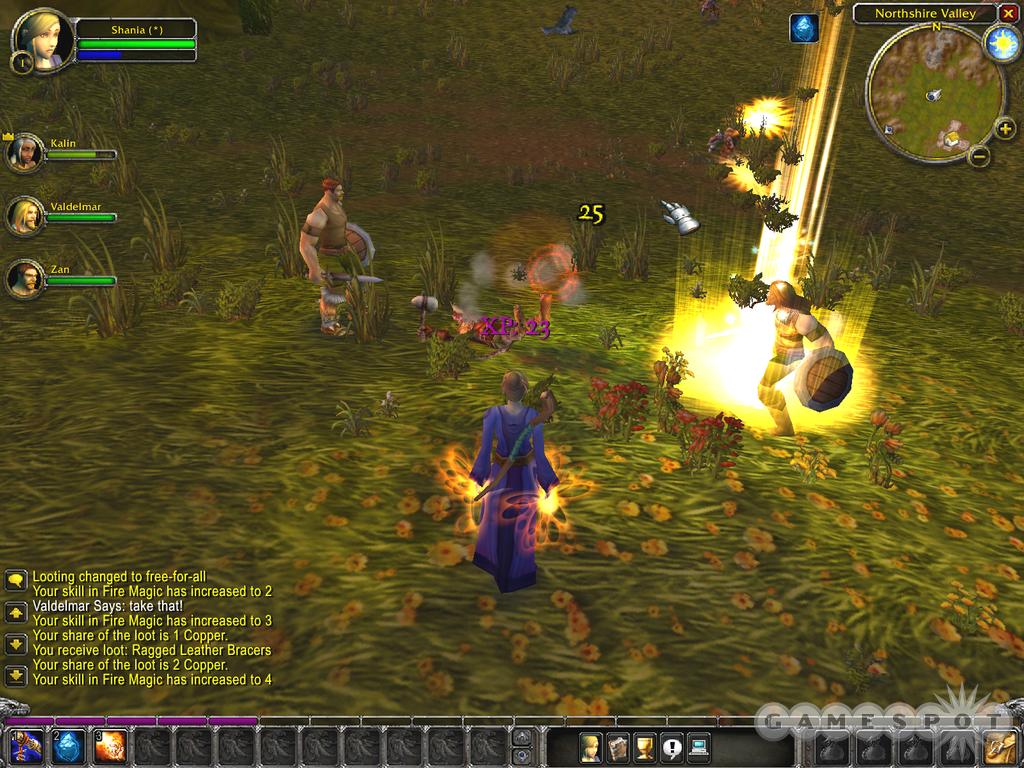Open the gold chalice micro button

coord(644,746)
